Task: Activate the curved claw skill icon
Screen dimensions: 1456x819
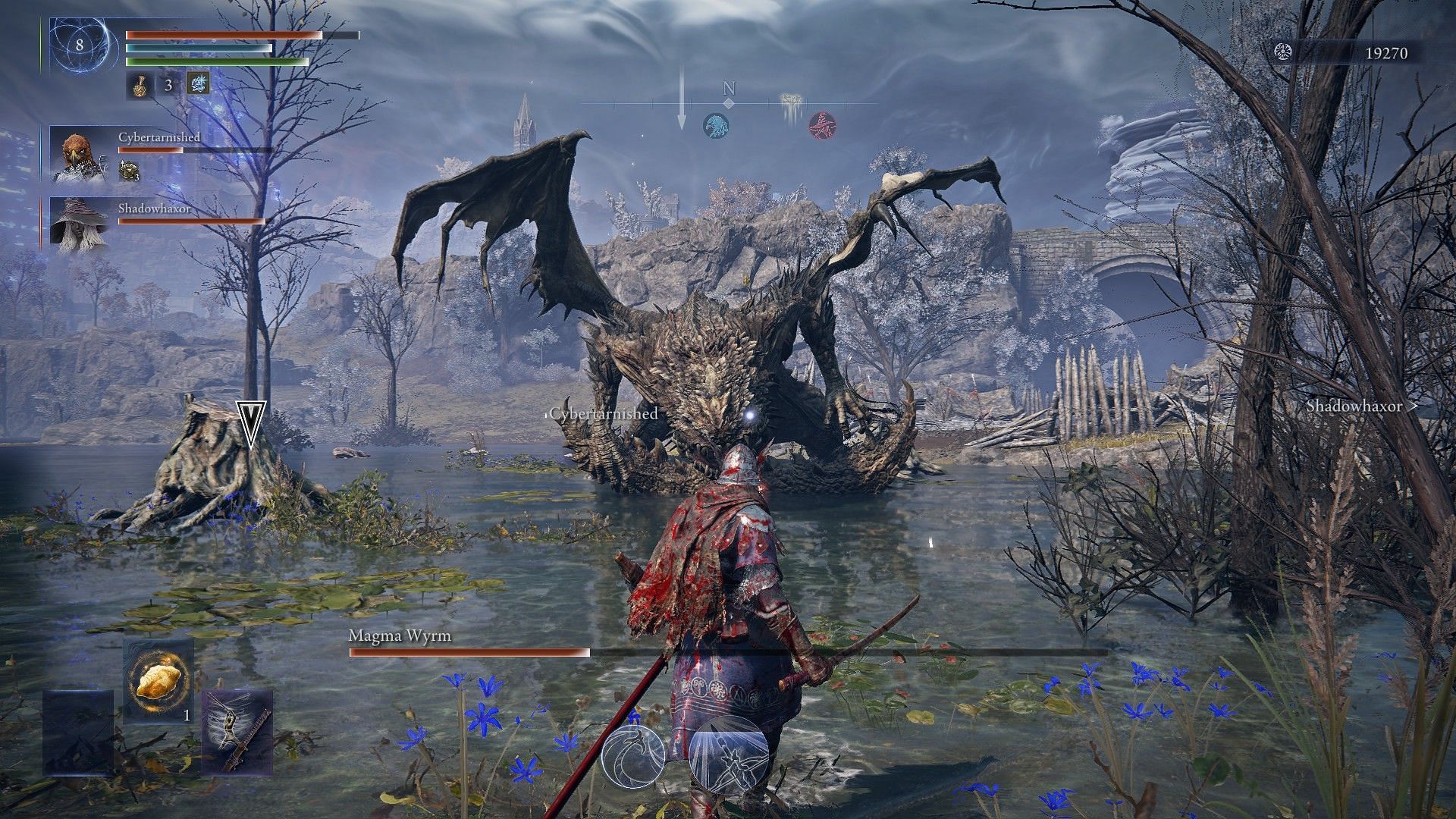Action: tap(633, 756)
